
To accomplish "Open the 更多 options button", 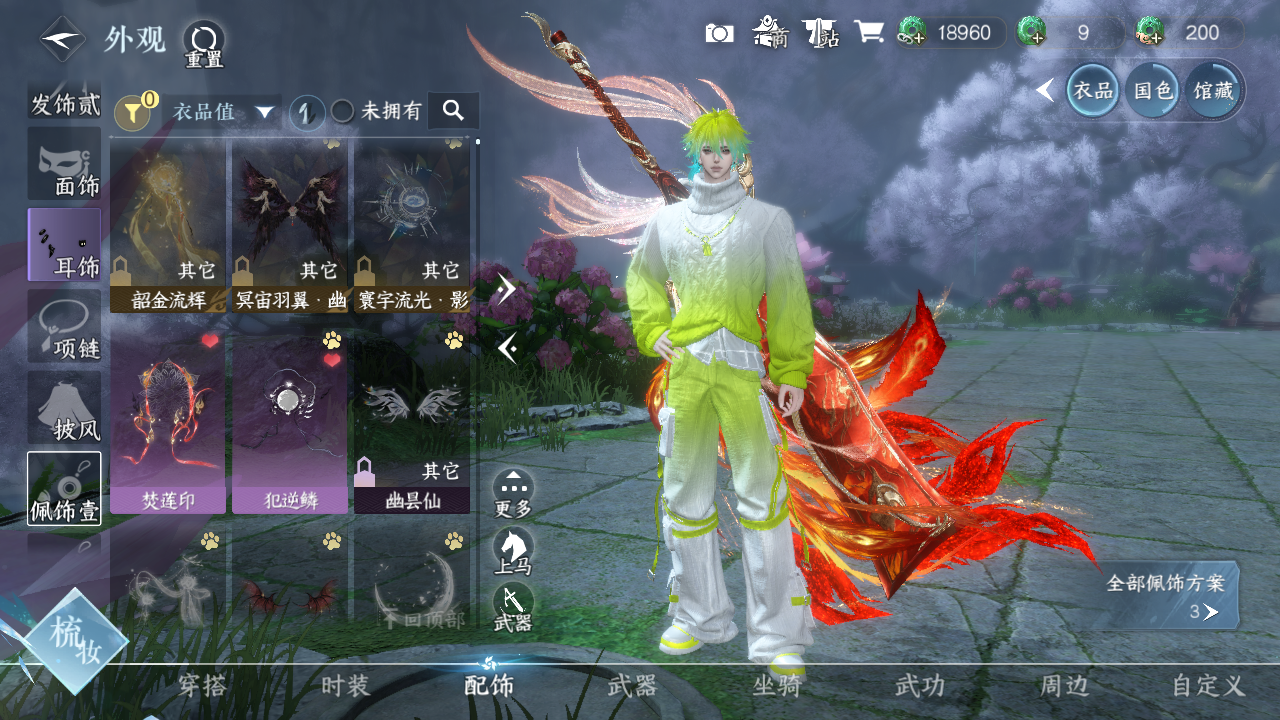I will click(x=513, y=493).
